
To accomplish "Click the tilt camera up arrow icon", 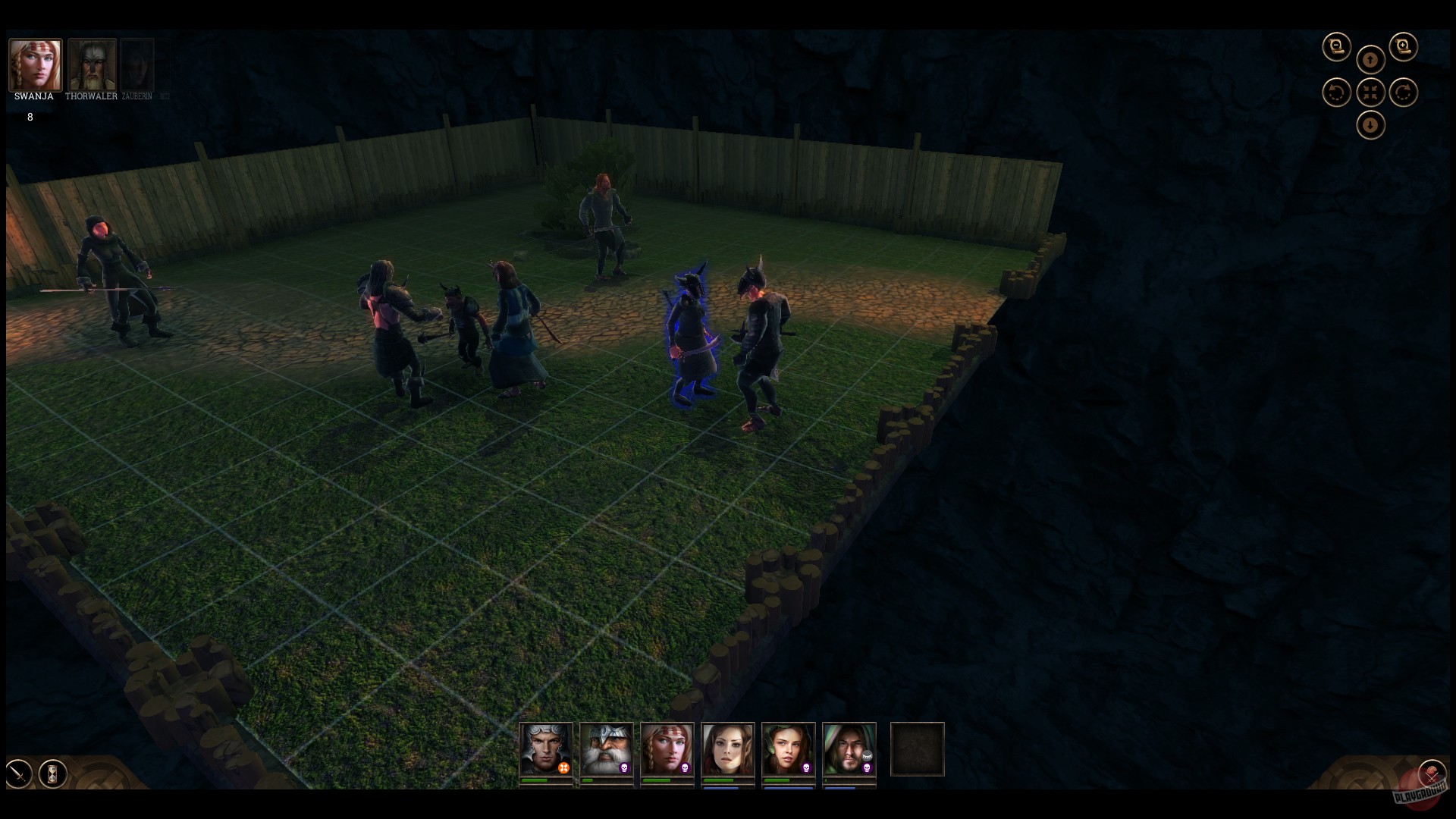I will (1370, 60).
